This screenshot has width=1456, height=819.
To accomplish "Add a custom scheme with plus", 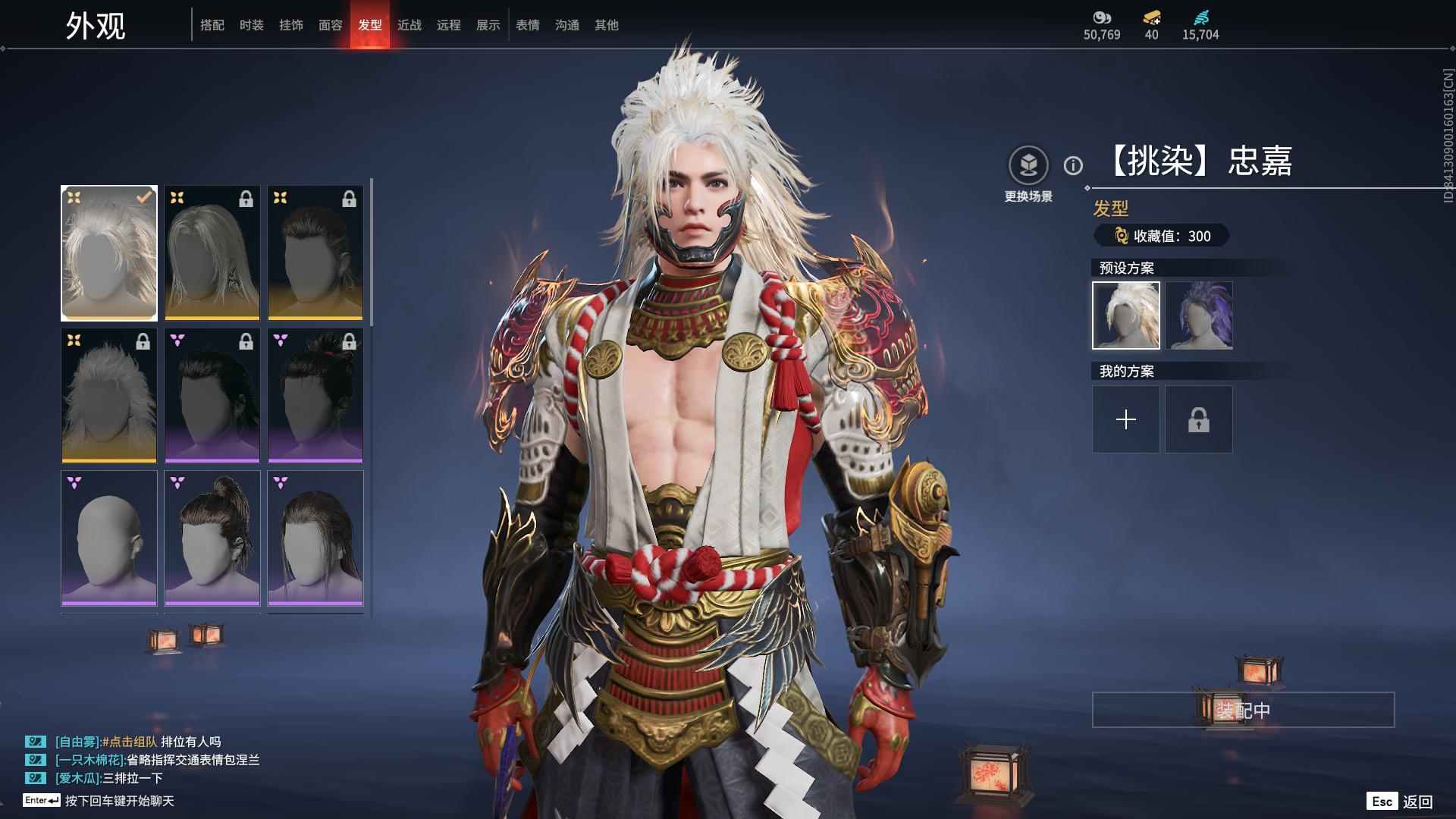I will point(1126,419).
